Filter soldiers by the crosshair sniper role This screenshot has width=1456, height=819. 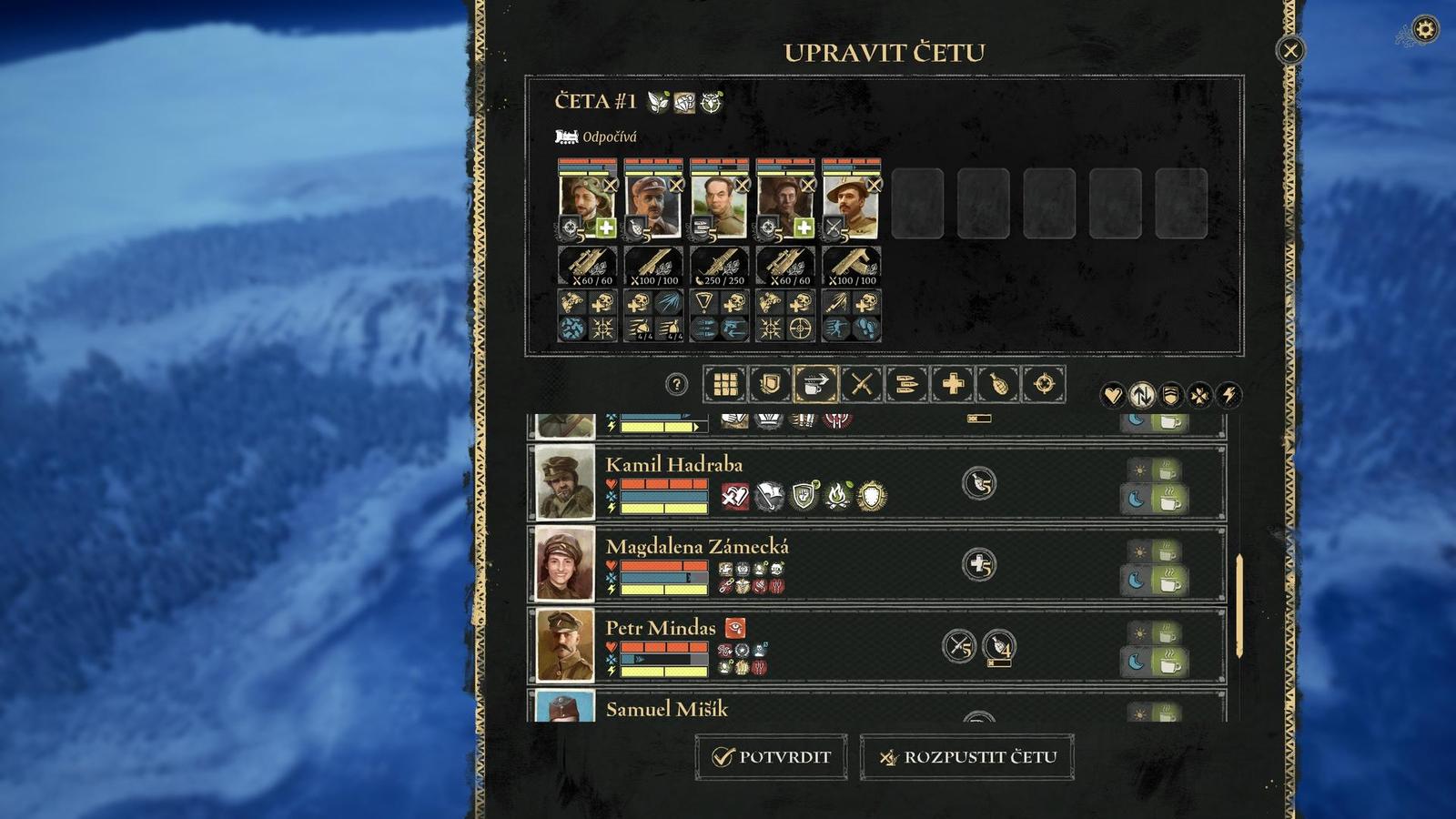[x=1044, y=385]
